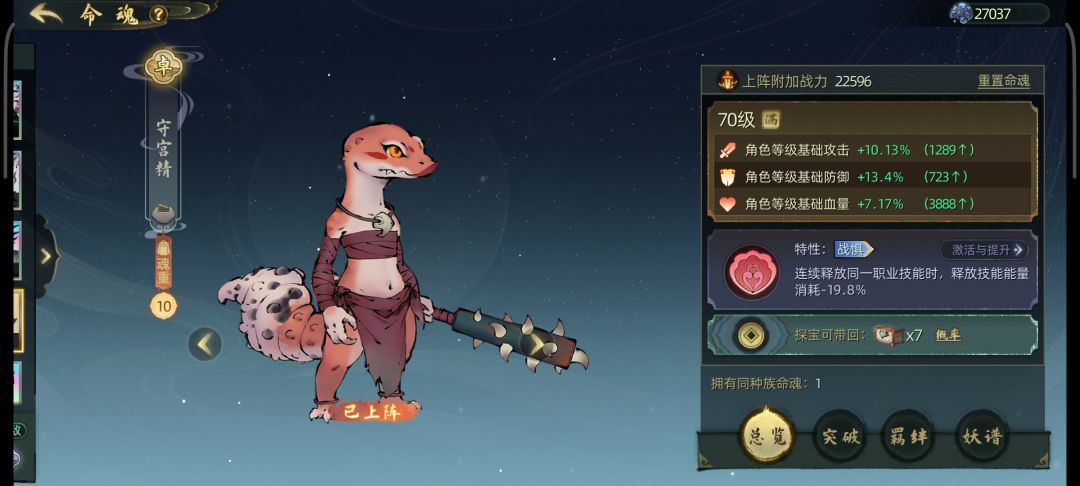Click the 重置命魂 reset link
Screen dimensions: 1080x486
pyautogui.click(x=1003, y=81)
